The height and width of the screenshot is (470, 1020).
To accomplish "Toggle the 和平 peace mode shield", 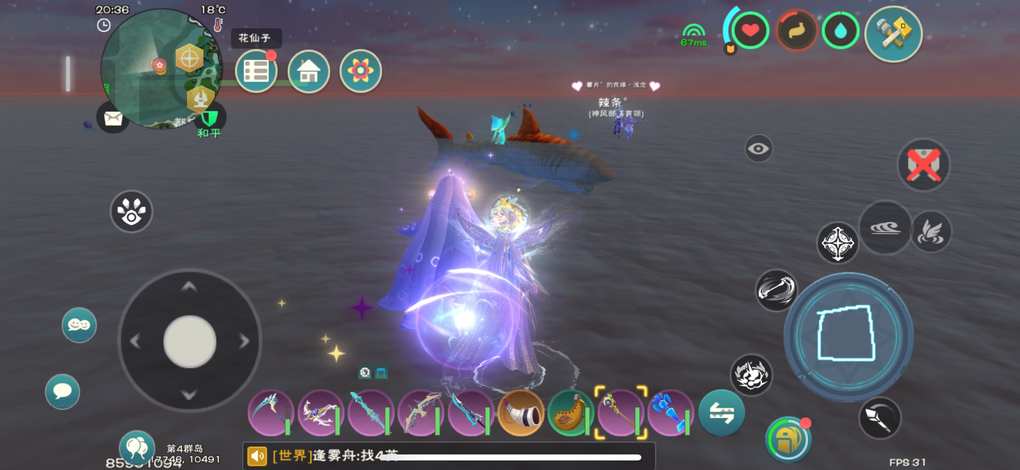I will pyautogui.click(x=209, y=118).
